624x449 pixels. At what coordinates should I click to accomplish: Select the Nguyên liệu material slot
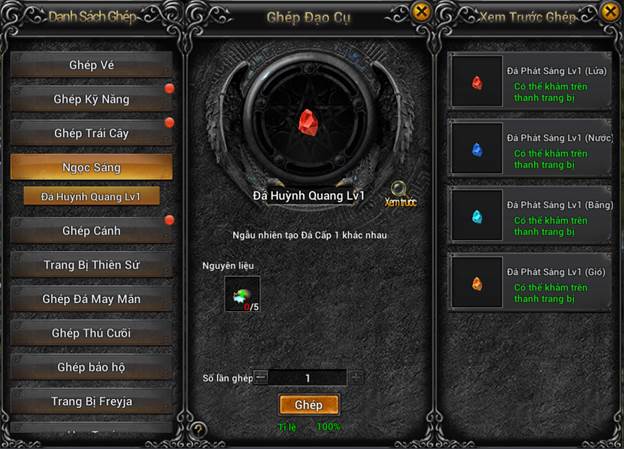coord(243,294)
